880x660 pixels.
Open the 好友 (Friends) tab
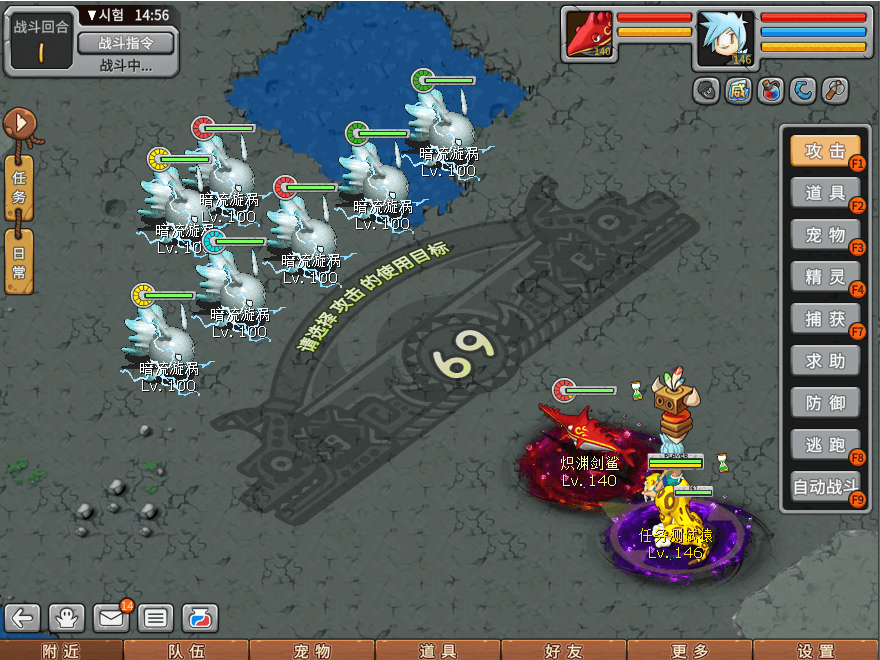pyautogui.click(x=563, y=651)
